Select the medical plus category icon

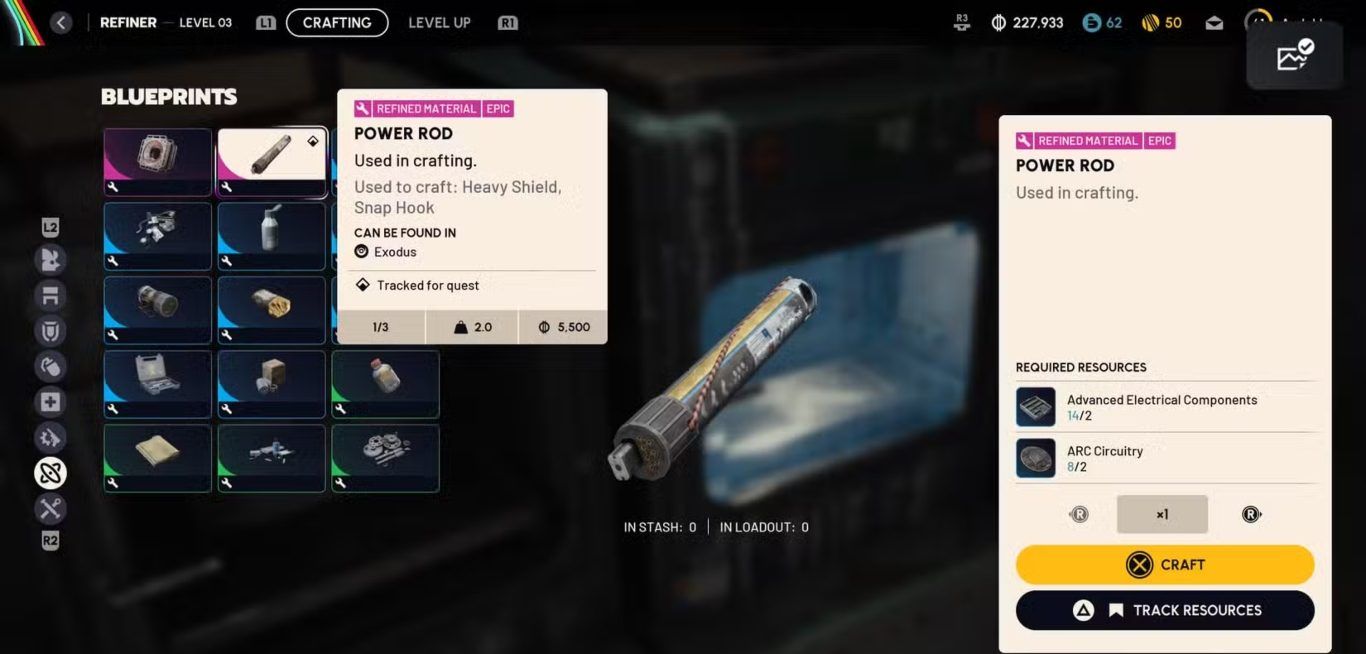50,402
